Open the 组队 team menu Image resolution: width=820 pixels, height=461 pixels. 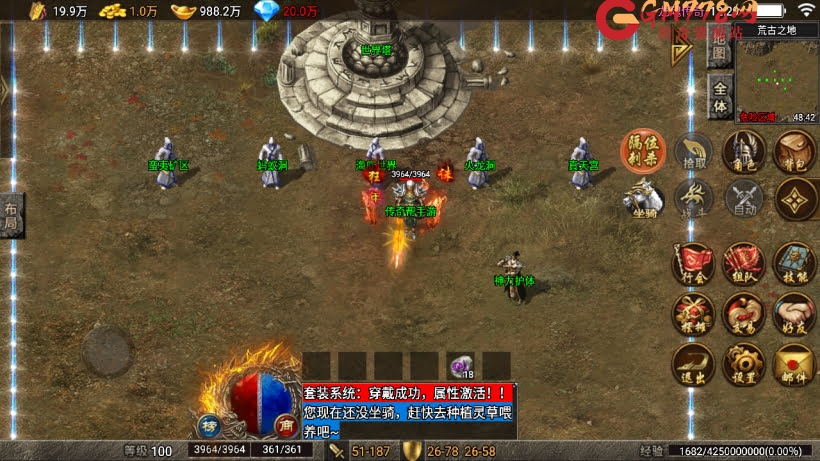744,265
